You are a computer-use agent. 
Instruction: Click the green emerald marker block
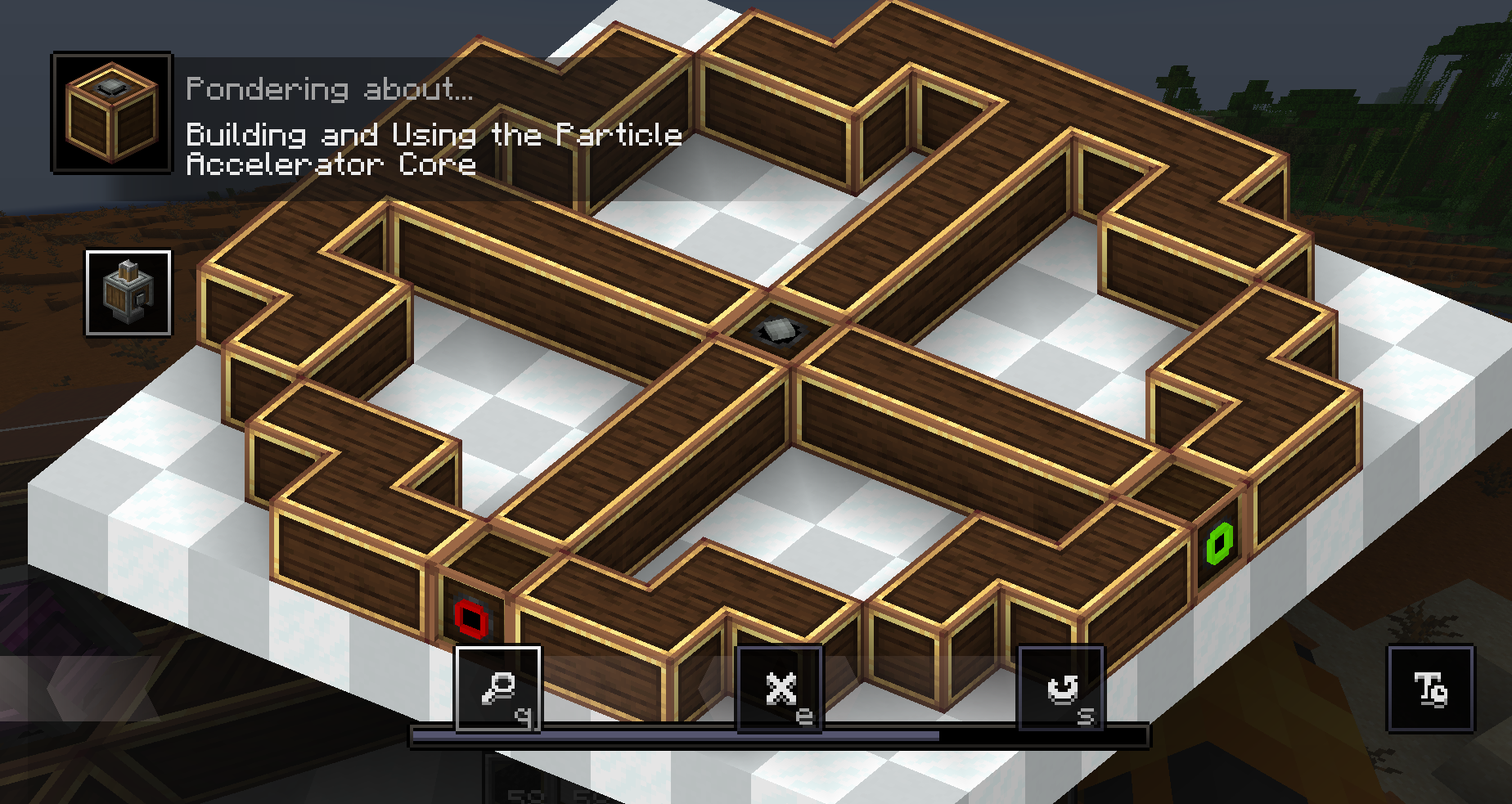[1221, 541]
